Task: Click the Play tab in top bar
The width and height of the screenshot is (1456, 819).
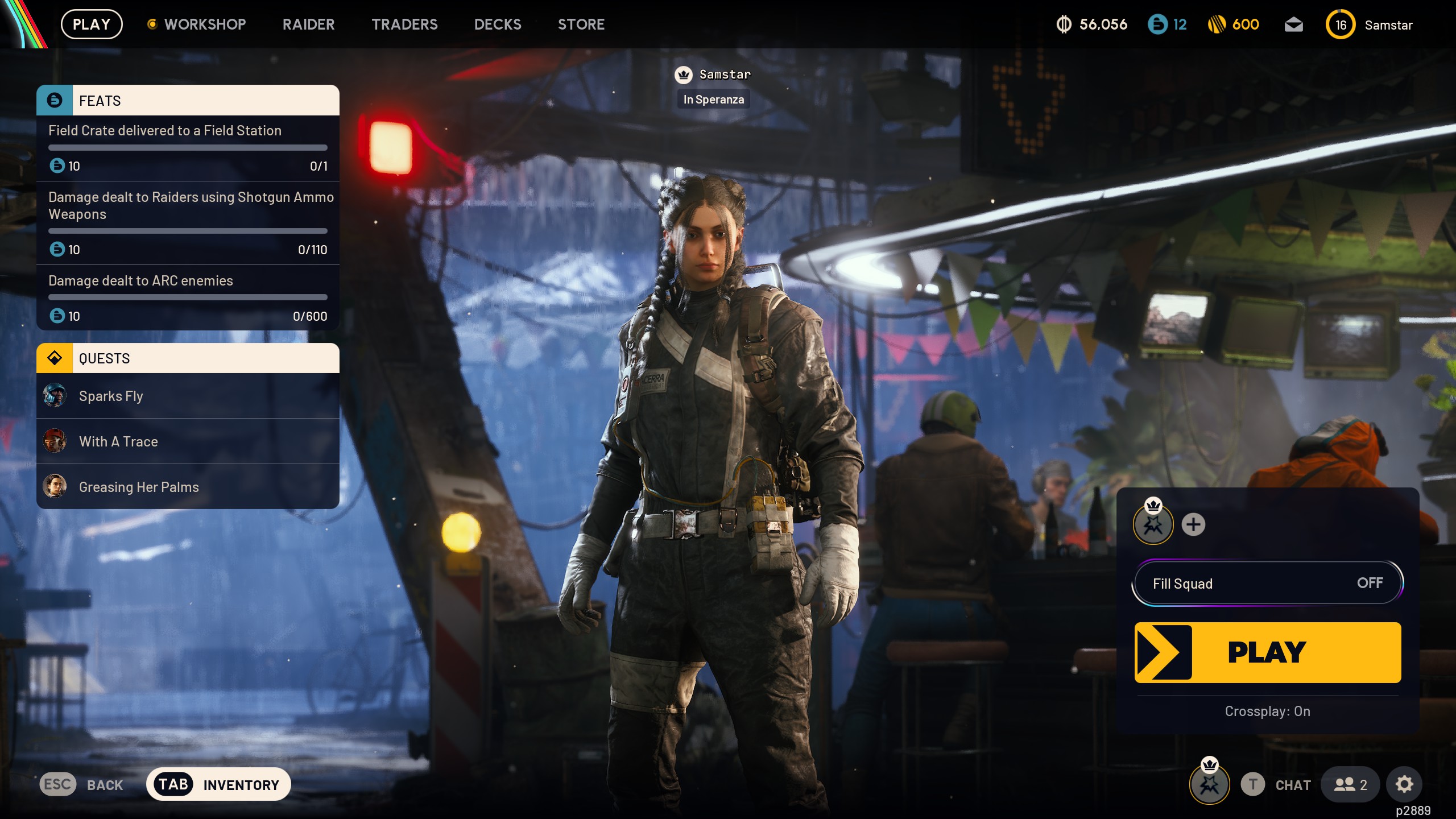Action: (x=92, y=24)
